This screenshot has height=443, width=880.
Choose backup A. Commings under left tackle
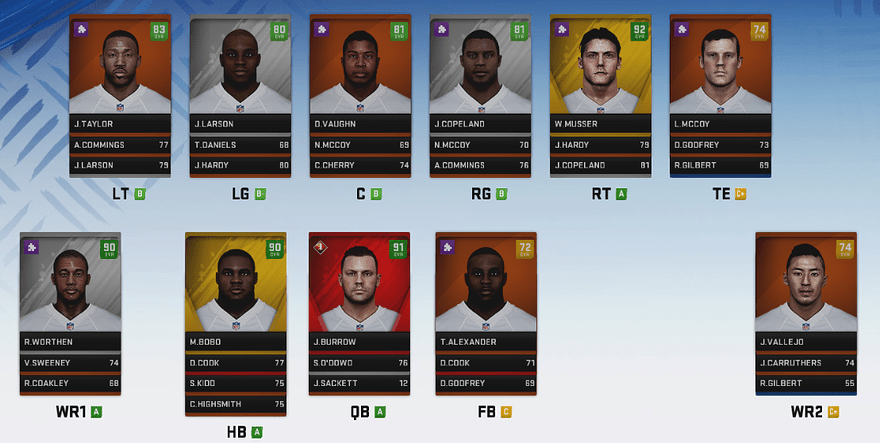(120, 144)
